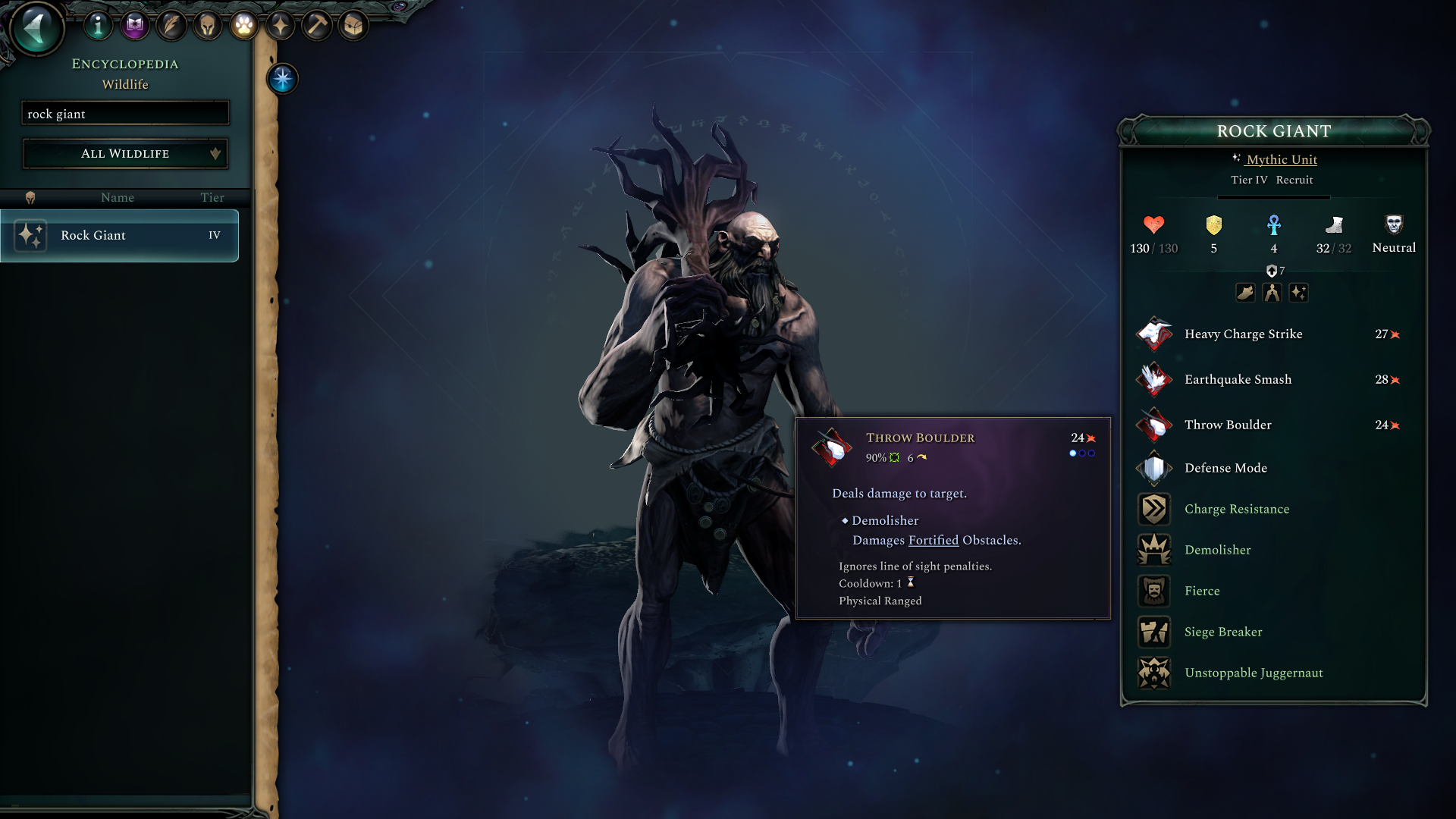The width and height of the screenshot is (1456, 819).
Task: Select the Recruit toggle under Mythic Unit
Action: coord(1294,180)
